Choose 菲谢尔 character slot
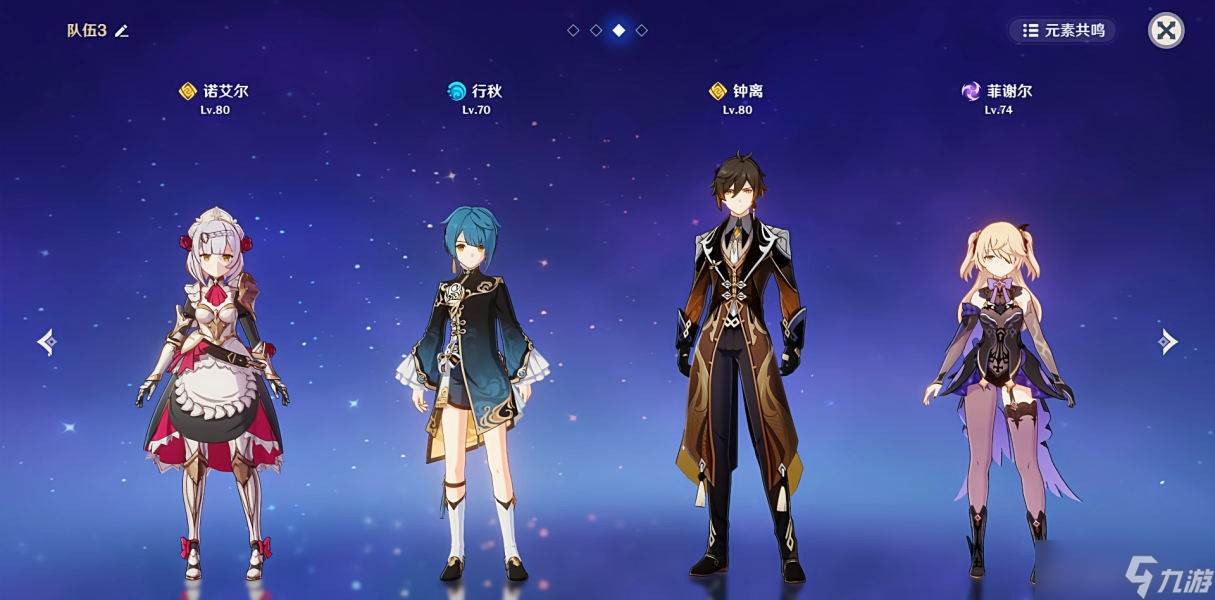This screenshot has height=600, width=1215. tap(998, 390)
